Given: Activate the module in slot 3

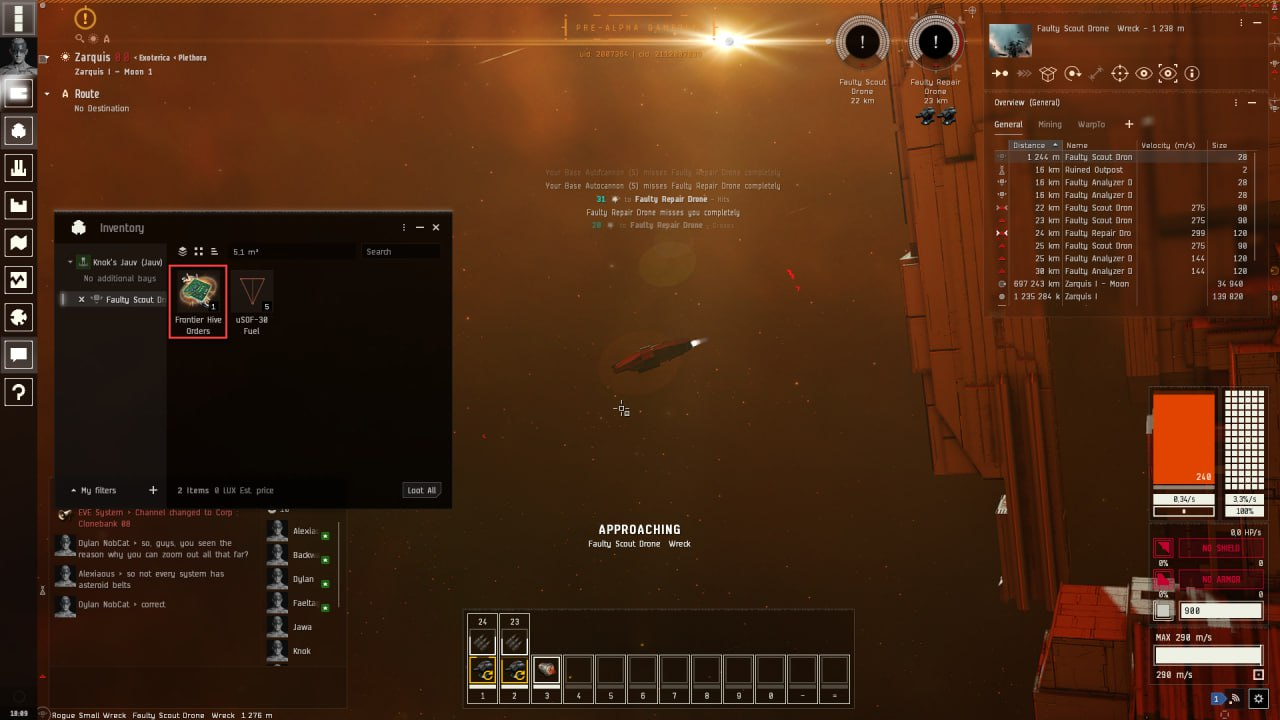Looking at the screenshot, I should pos(546,670).
